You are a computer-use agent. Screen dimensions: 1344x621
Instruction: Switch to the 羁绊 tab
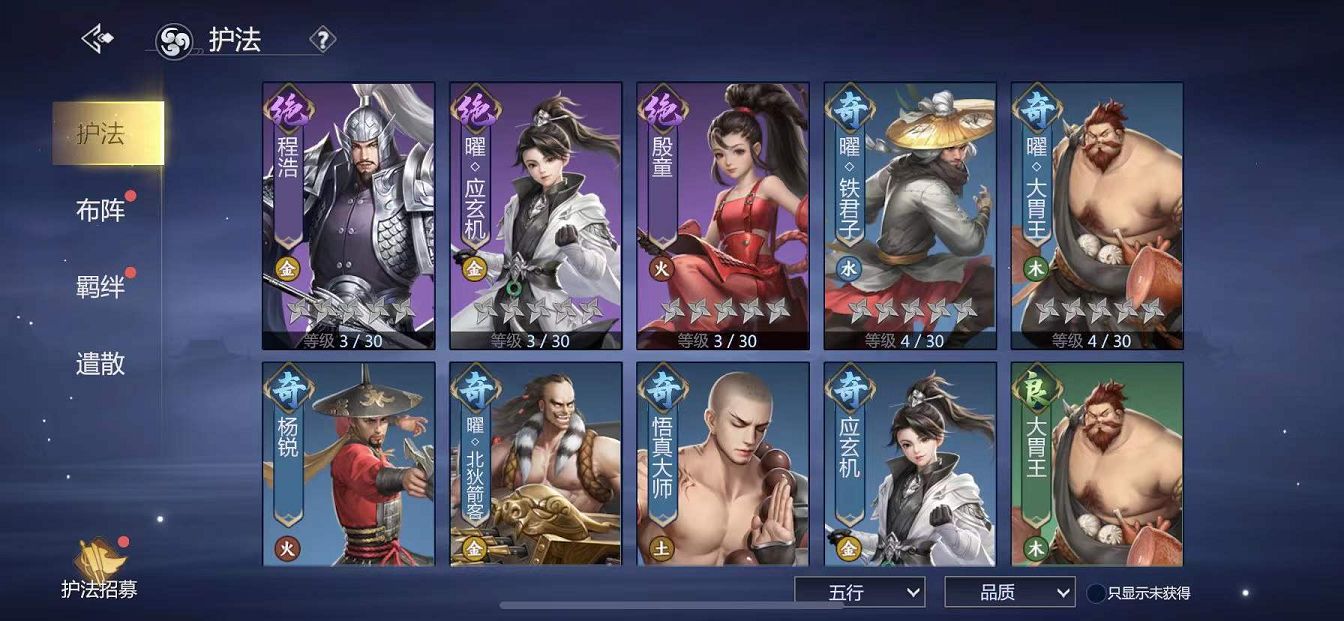[101, 287]
